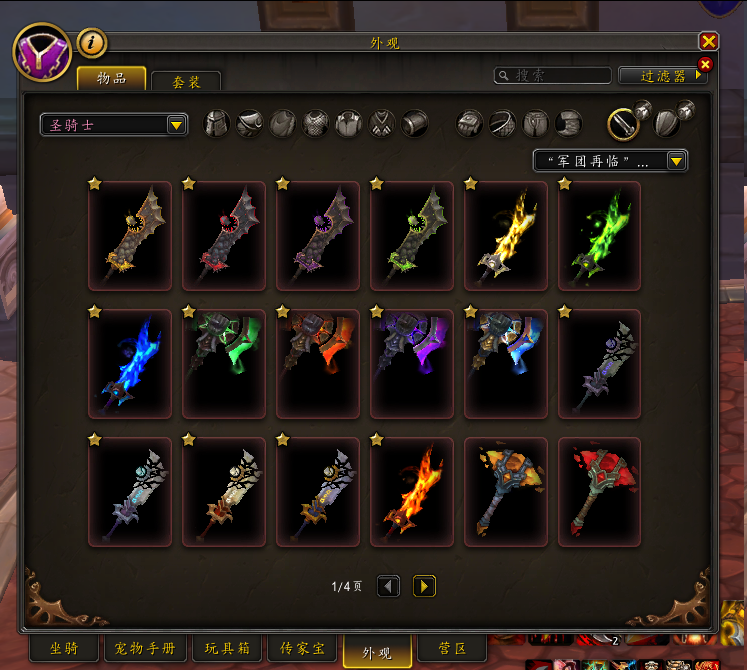The width and height of the screenshot is (747, 670).
Task: Select the off-hand shield slot icon
Action: coord(667,122)
